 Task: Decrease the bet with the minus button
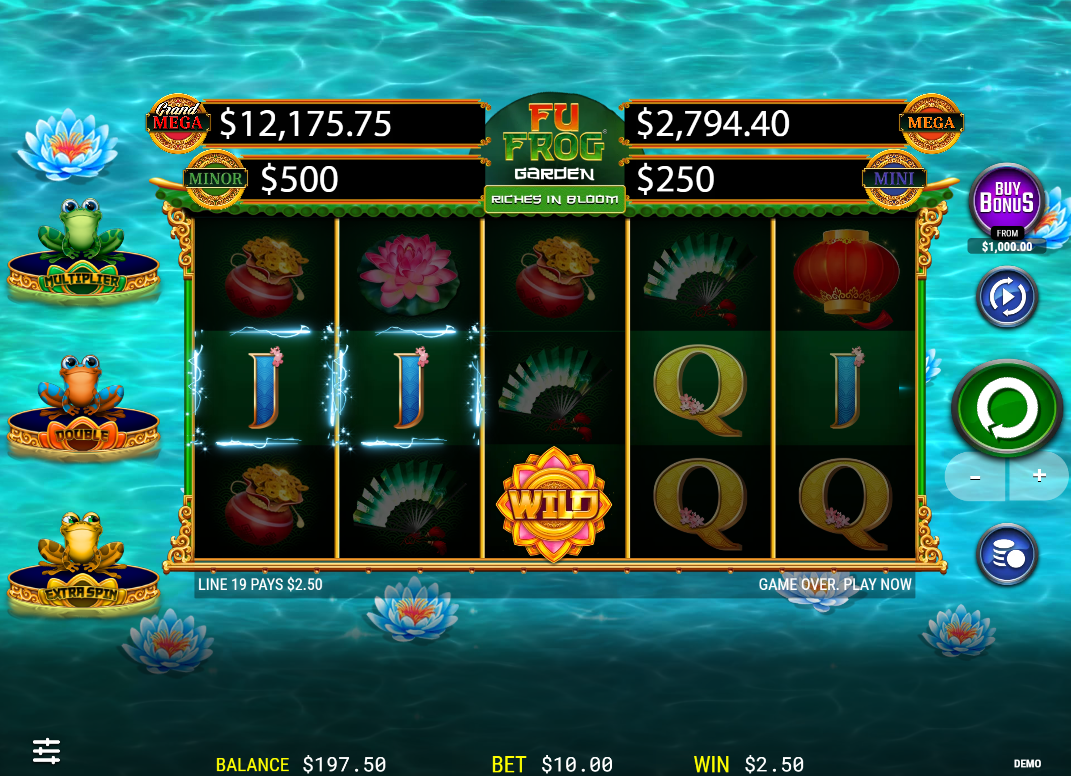[x=976, y=477]
